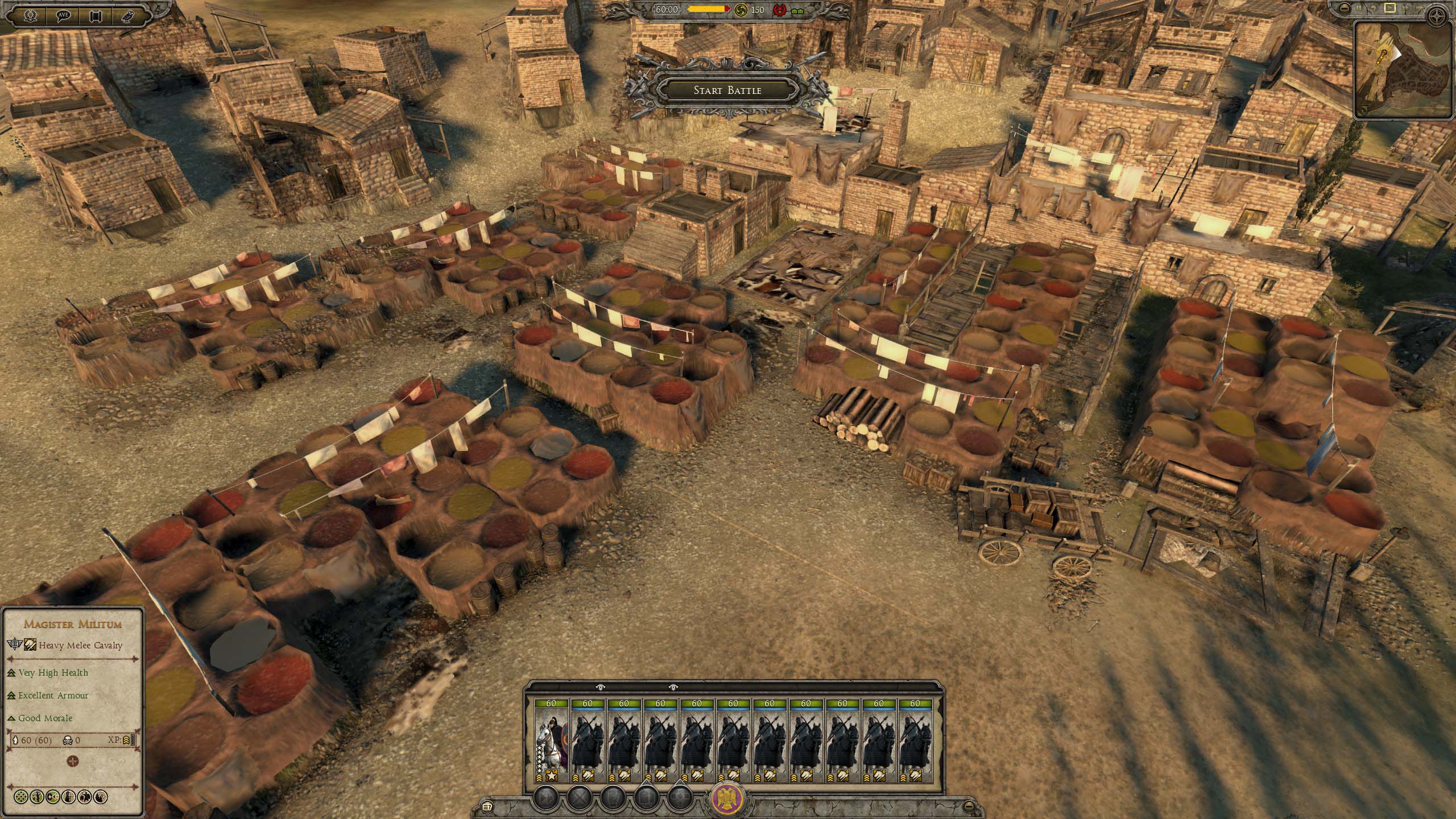This screenshot has height=819, width=1456.
Task: Open the scroll icon in the top bar
Action: (x=96, y=15)
